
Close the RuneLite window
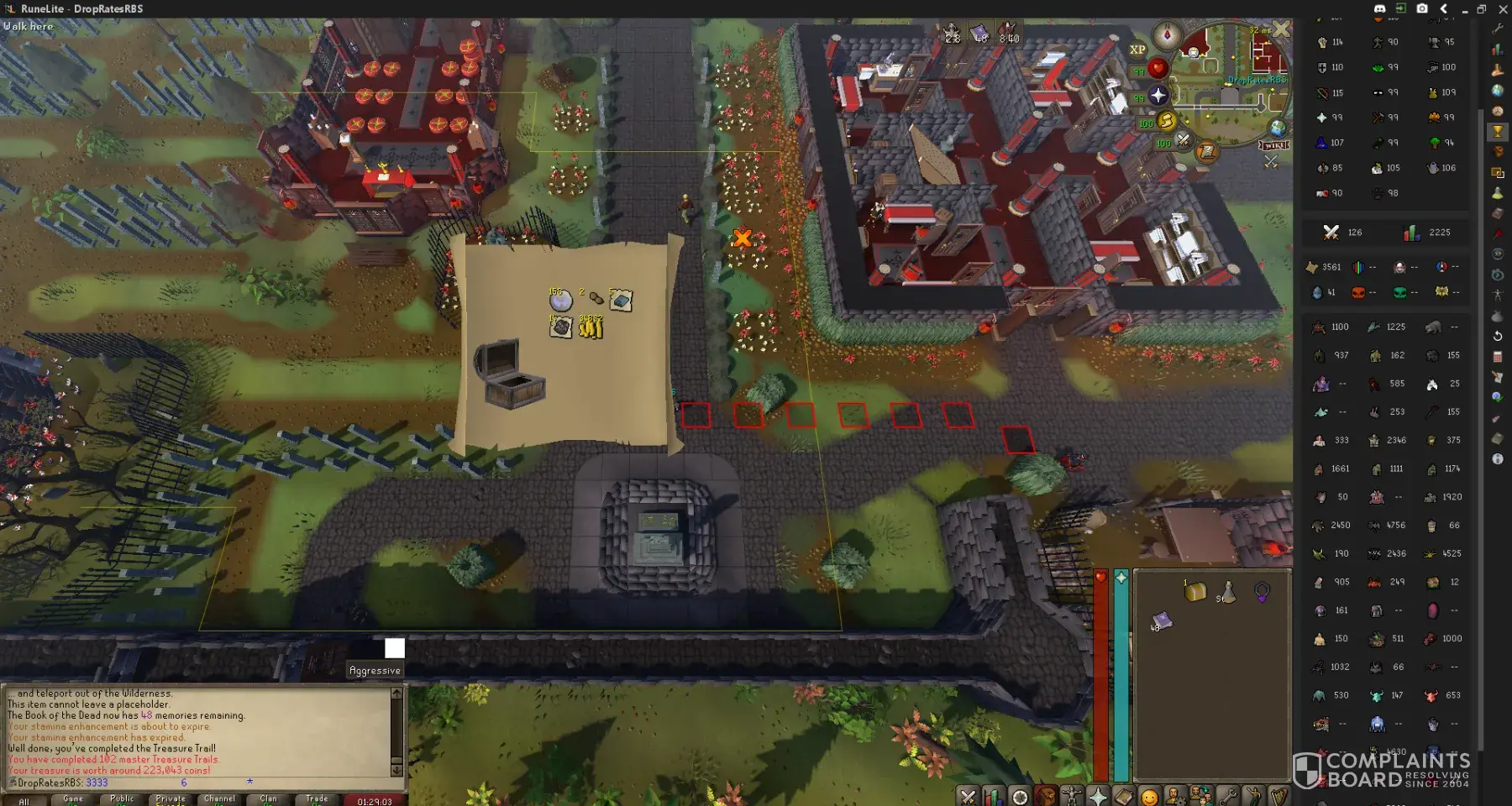[1503, 9]
